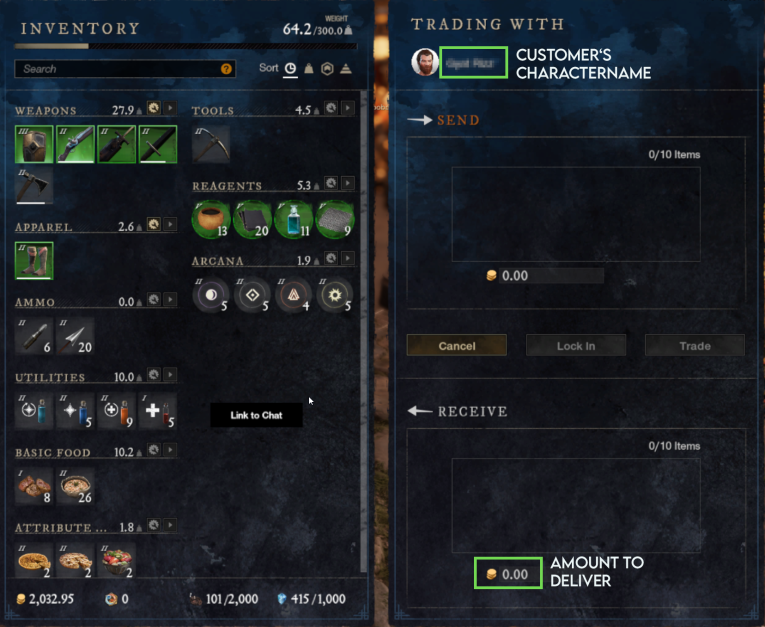Cancel the trade
Viewport: 765px width, 627px height.
pos(456,346)
